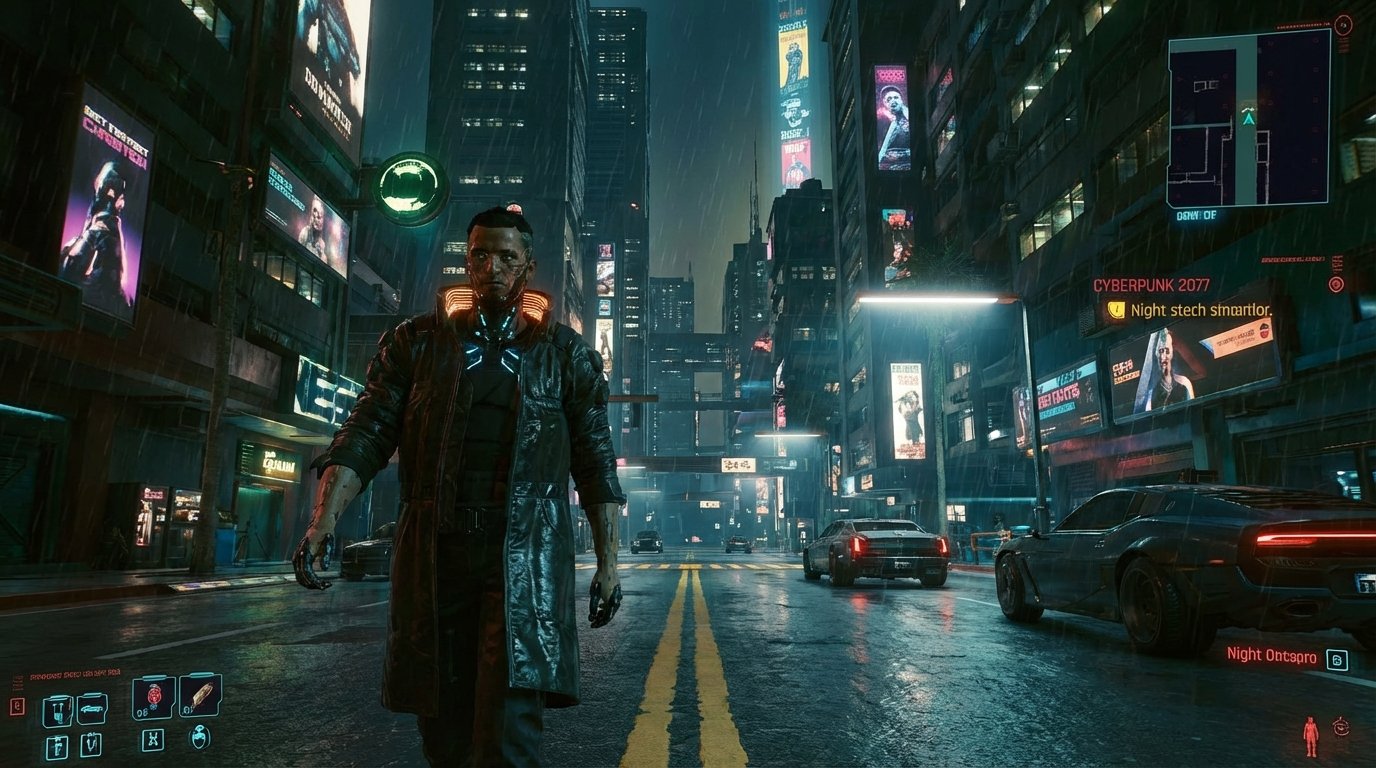Select the grenade quickslot icon
The width and height of the screenshot is (1376, 768).
click(153, 697)
